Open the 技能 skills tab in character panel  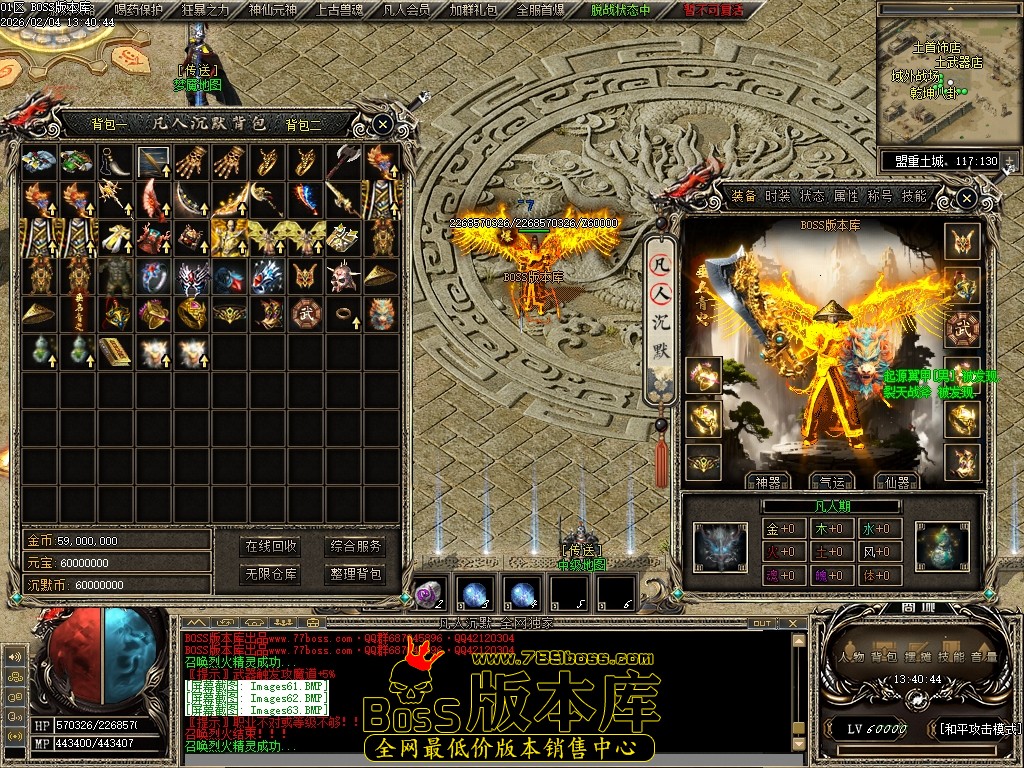(x=914, y=196)
